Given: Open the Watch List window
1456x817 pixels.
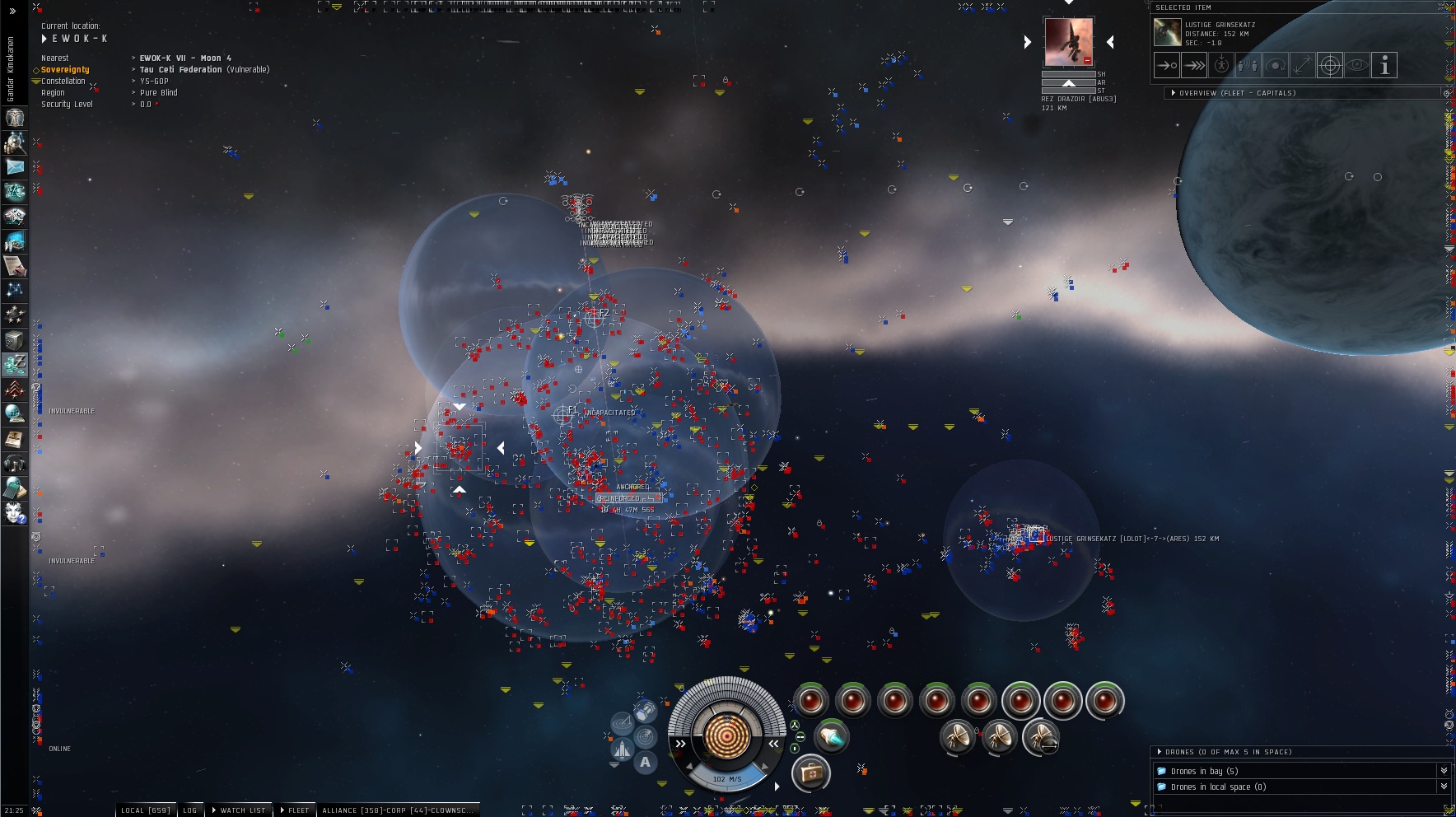Looking at the screenshot, I should 239,810.
